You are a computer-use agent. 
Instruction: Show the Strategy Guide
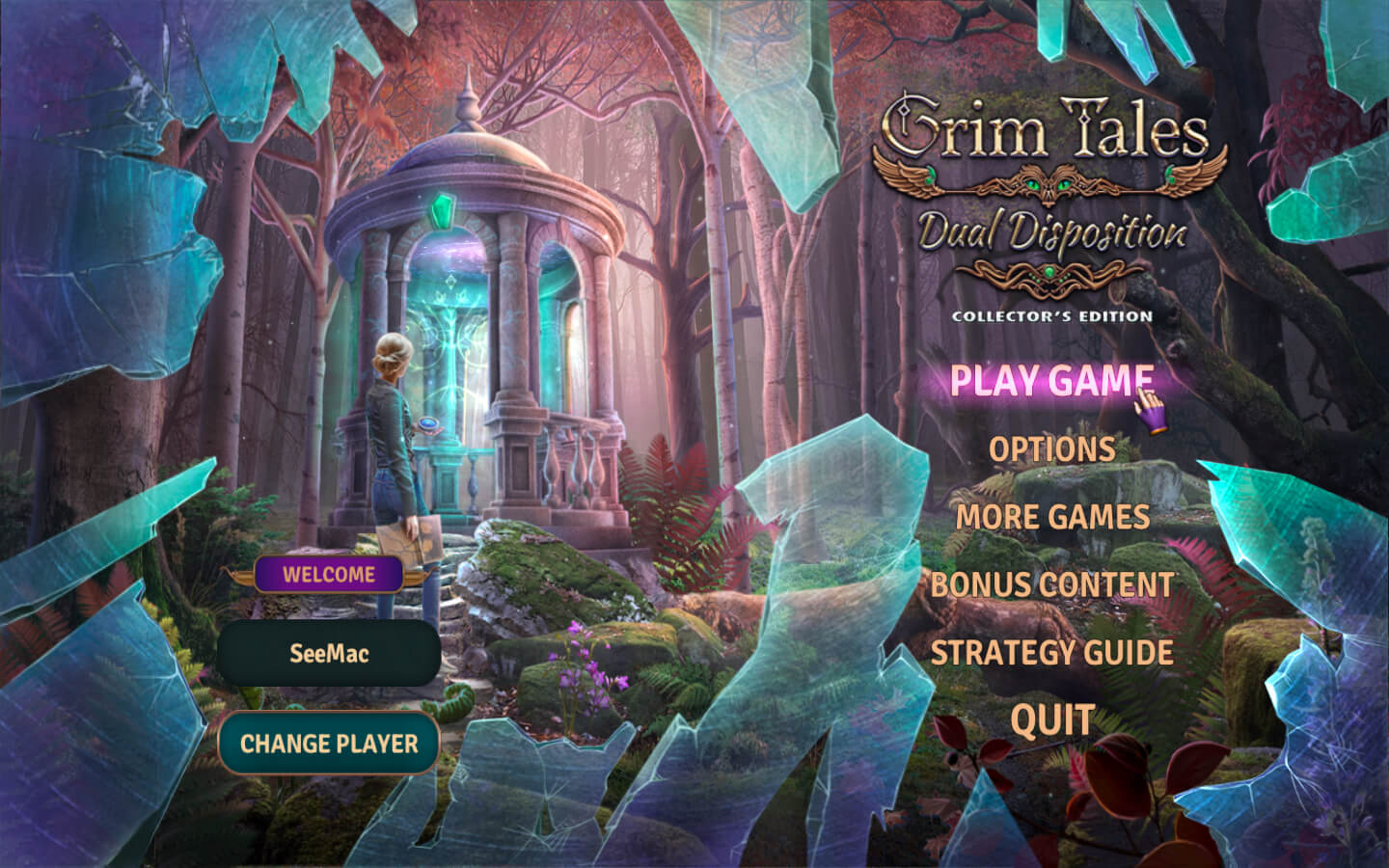[1051, 653]
